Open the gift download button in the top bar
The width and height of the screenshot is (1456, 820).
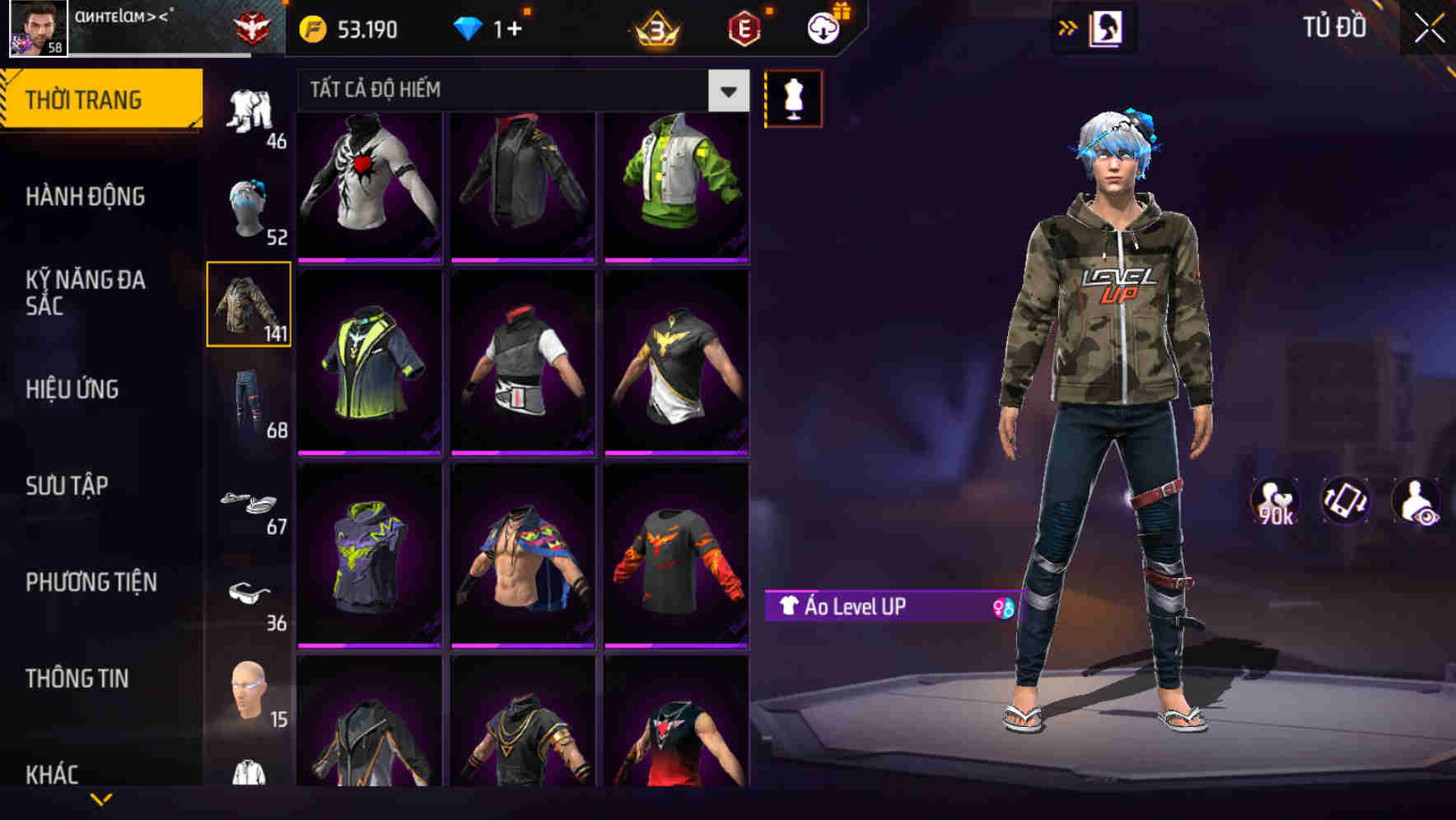pyautogui.click(x=823, y=27)
